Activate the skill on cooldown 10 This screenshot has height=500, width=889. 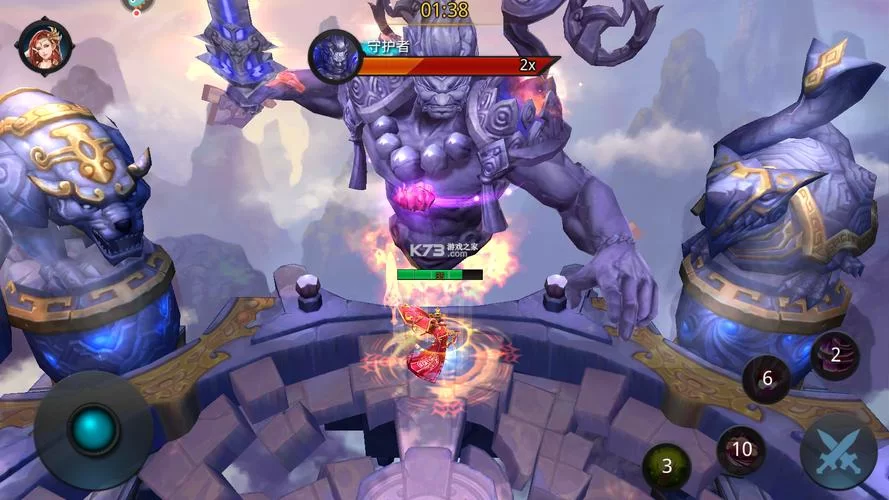point(740,449)
